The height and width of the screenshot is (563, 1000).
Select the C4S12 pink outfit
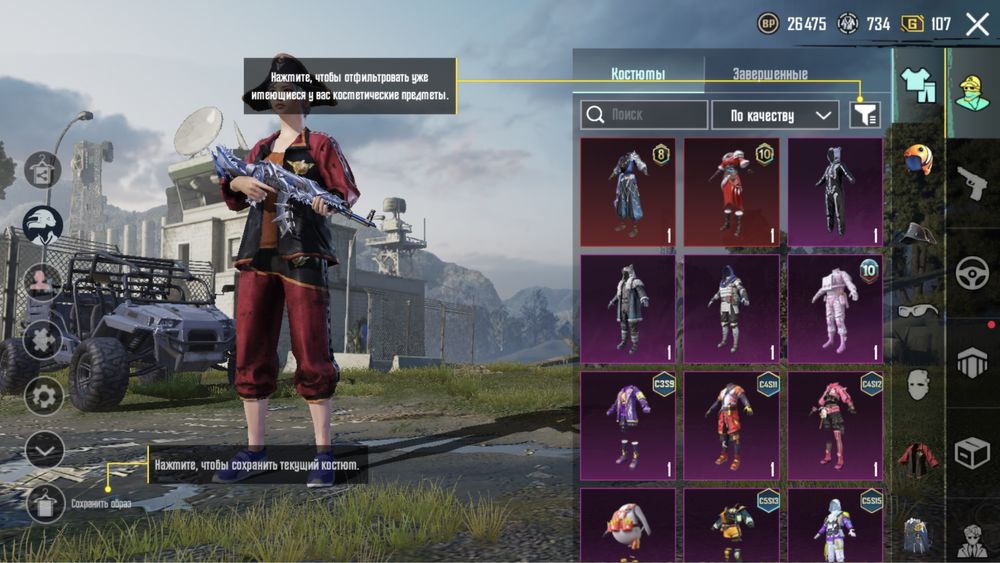point(835,425)
